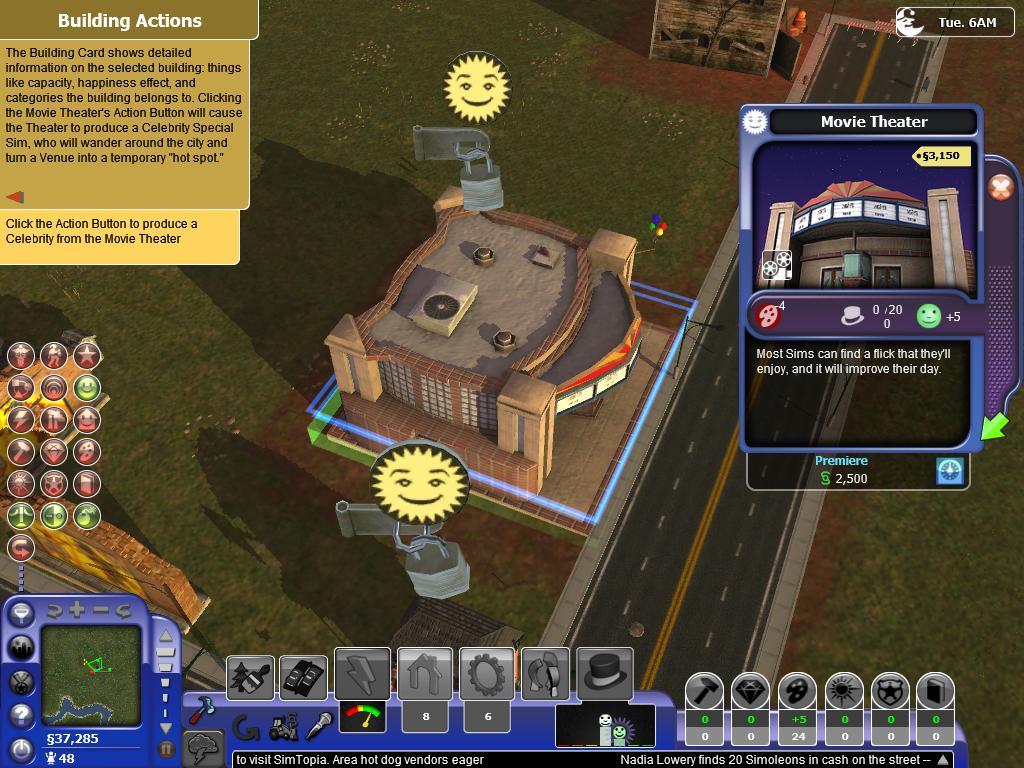Click the Premiere action button
This screenshot has height=768, width=1024.
(x=951, y=471)
